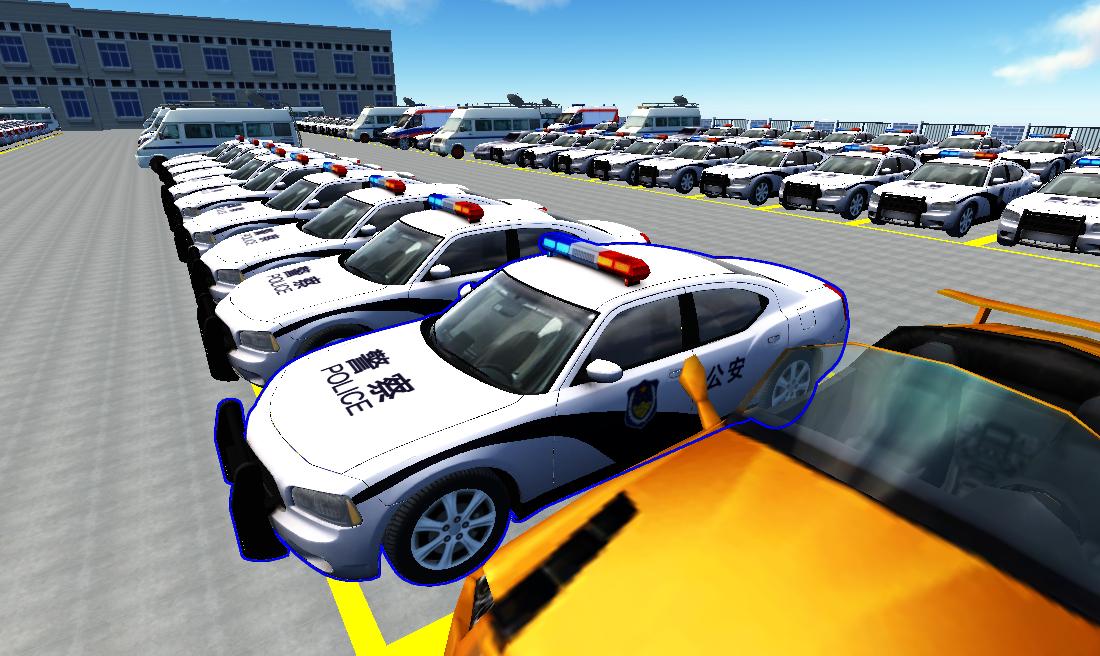Select the blue-outlined police car
The height and width of the screenshot is (656, 1100).
520,400
